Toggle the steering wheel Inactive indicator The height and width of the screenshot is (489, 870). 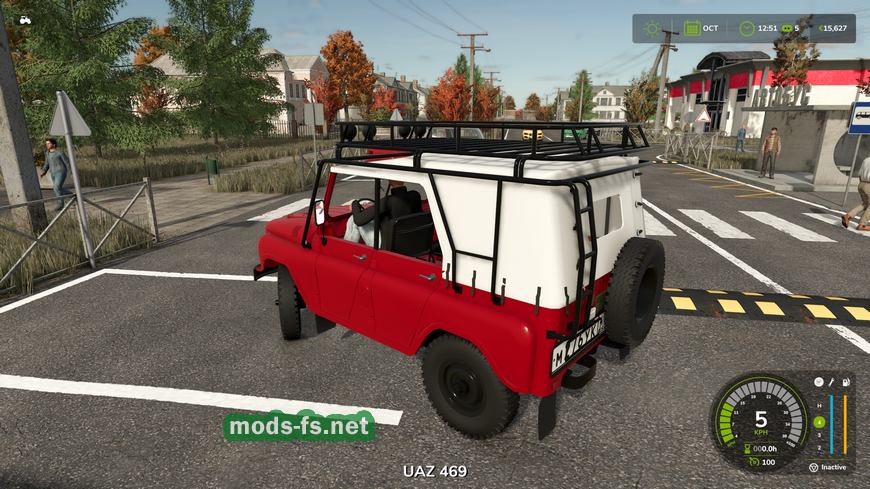point(812,467)
